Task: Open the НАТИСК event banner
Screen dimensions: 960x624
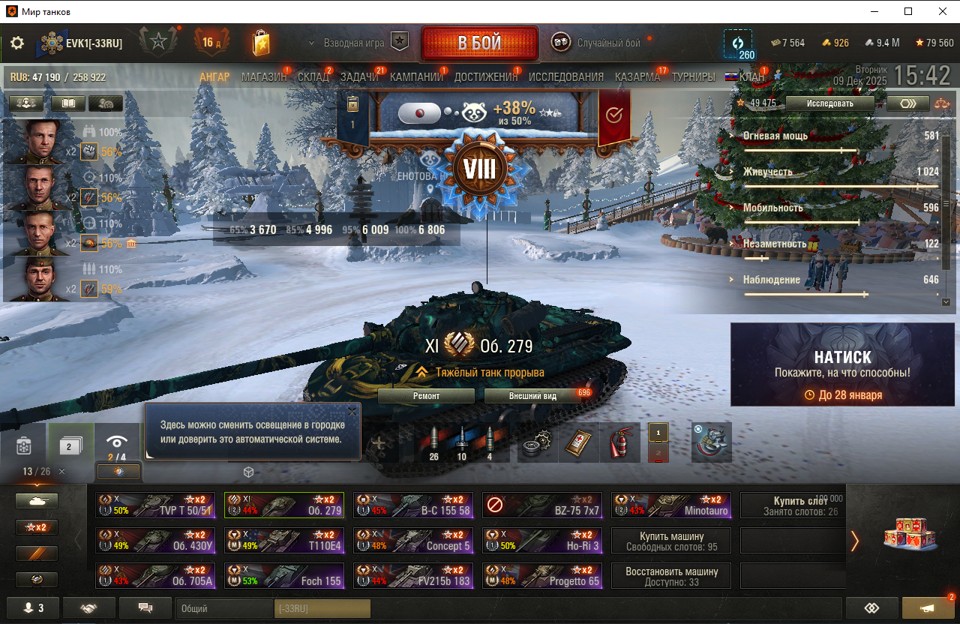Action: pyautogui.click(x=842, y=365)
